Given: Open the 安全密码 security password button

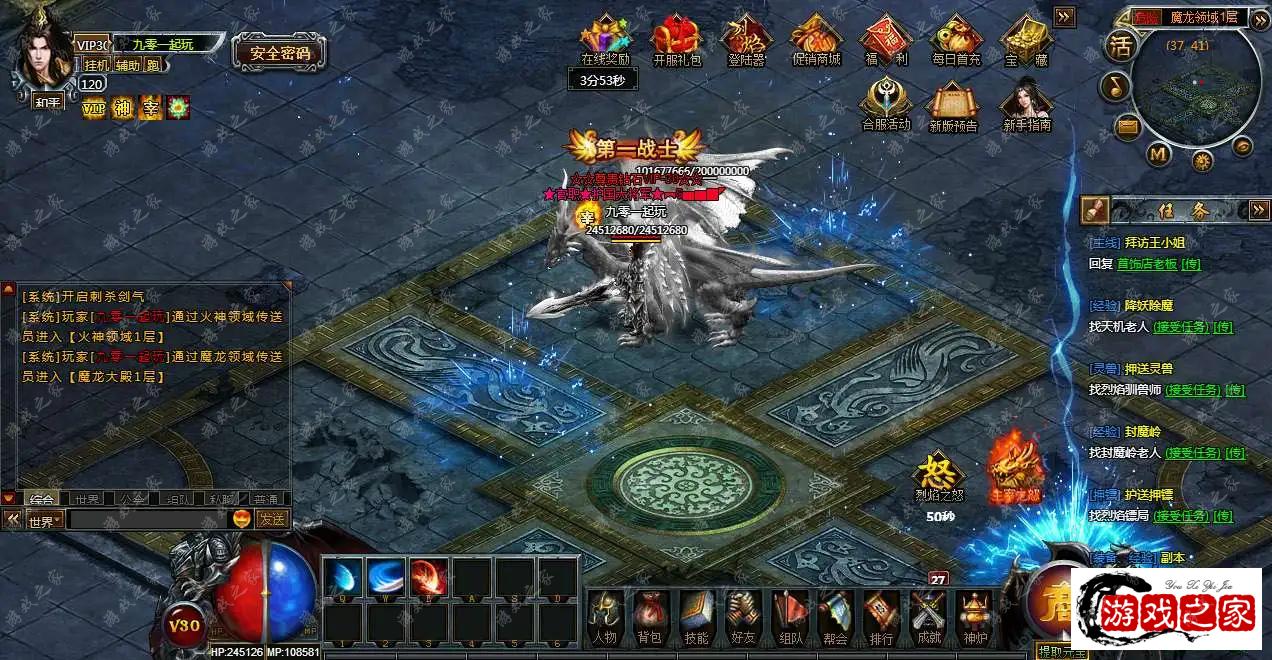Looking at the screenshot, I should (280, 53).
